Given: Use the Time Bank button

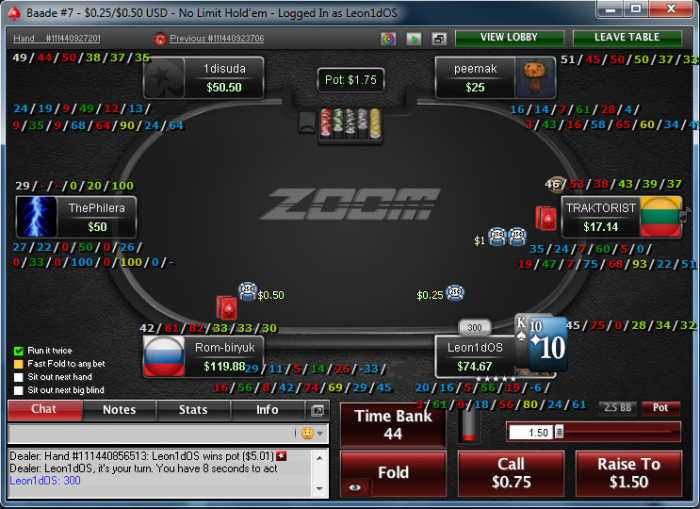Looking at the screenshot, I should (393, 424).
